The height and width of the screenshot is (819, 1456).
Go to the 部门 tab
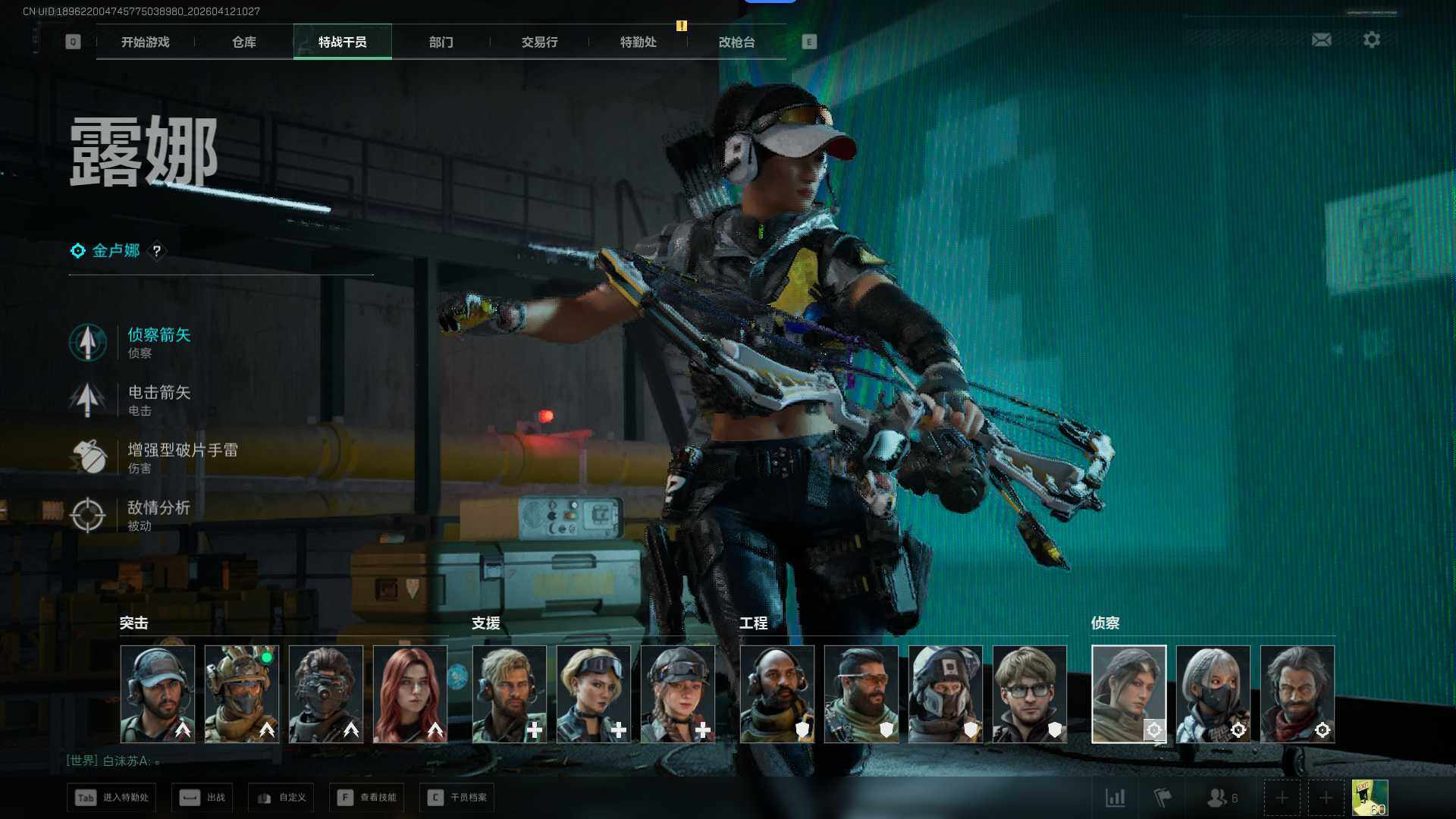point(441,42)
